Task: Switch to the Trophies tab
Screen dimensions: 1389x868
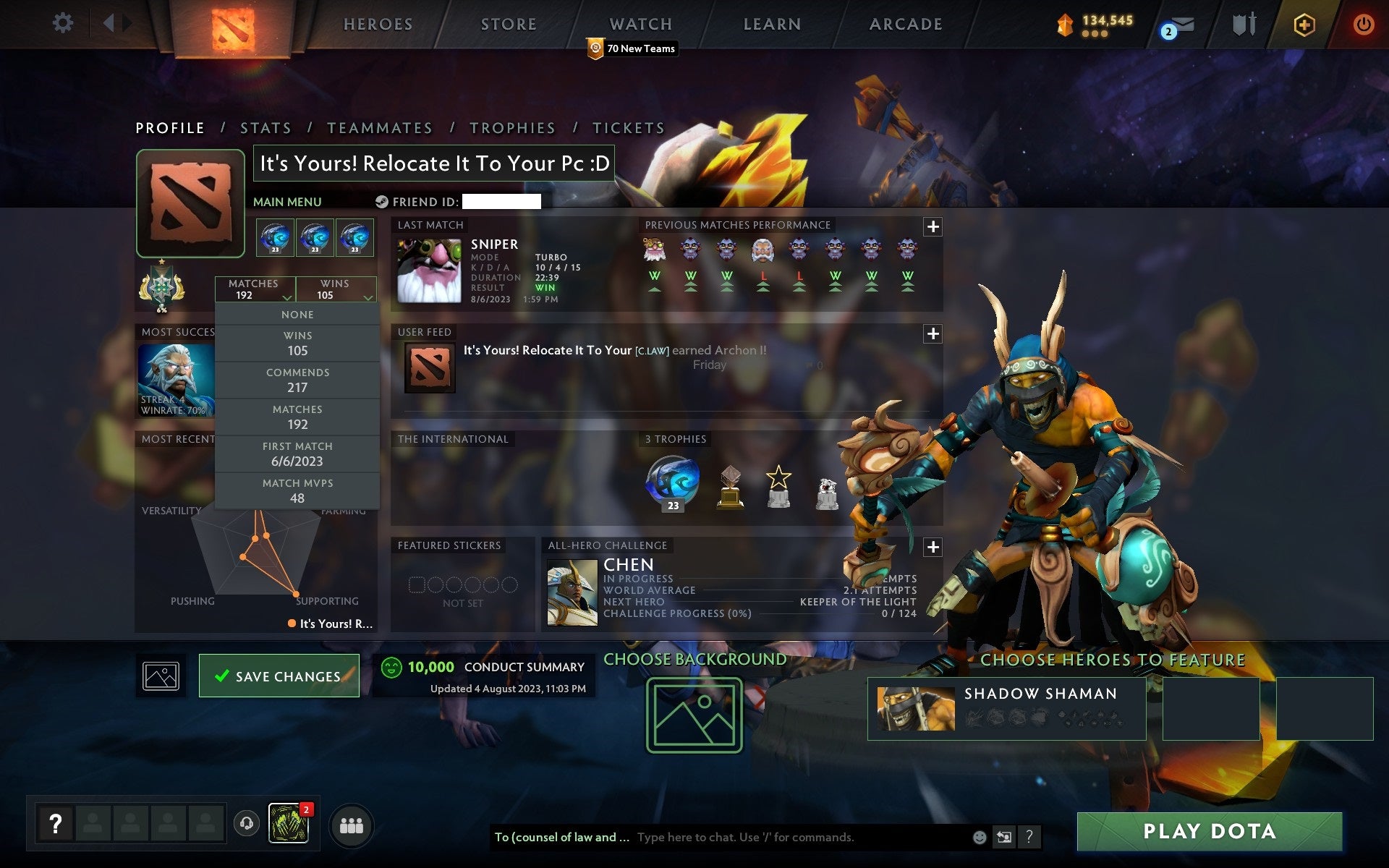Action: 513,127
